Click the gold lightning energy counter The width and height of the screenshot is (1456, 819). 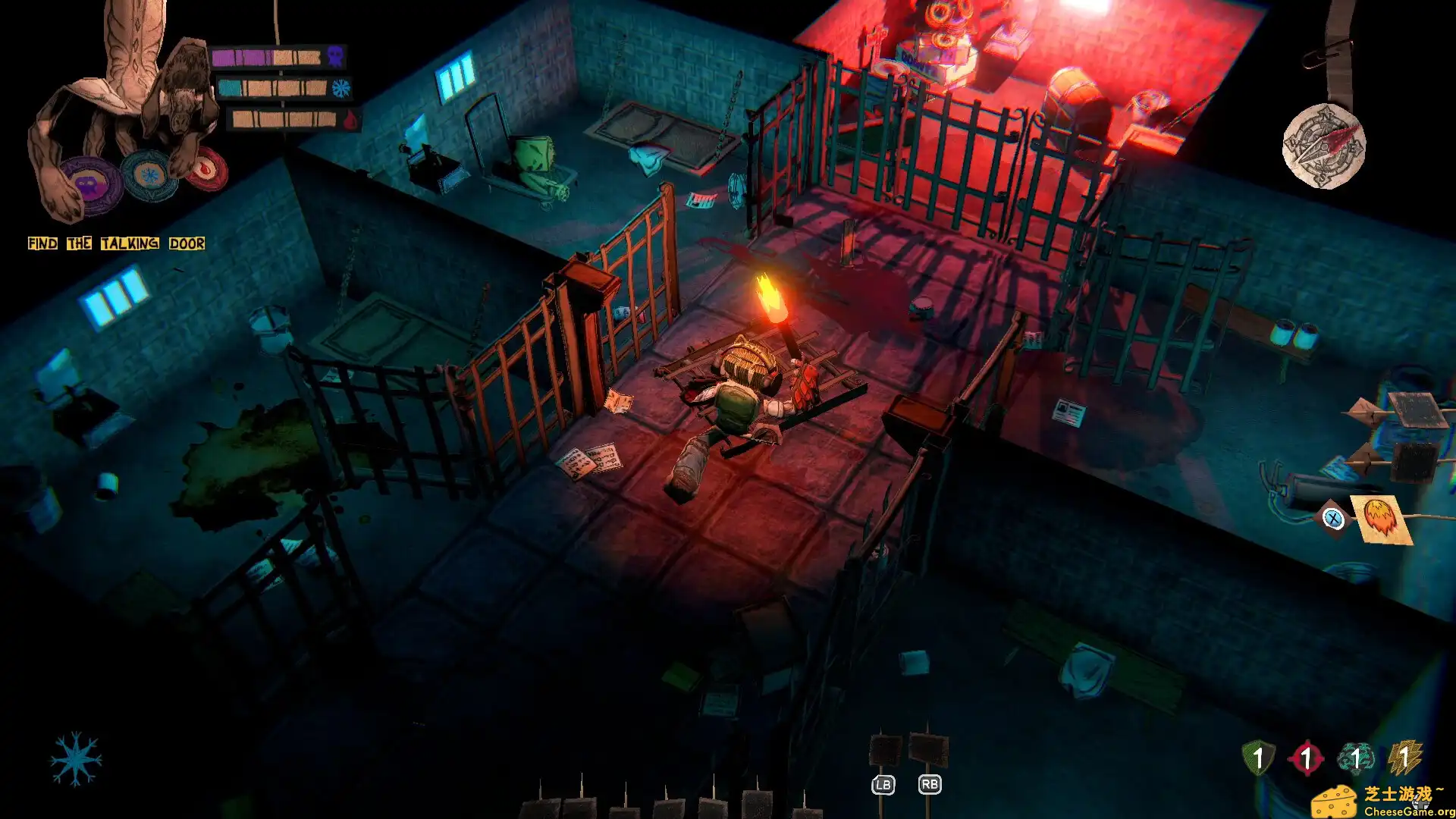click(x=1404, y=756)
